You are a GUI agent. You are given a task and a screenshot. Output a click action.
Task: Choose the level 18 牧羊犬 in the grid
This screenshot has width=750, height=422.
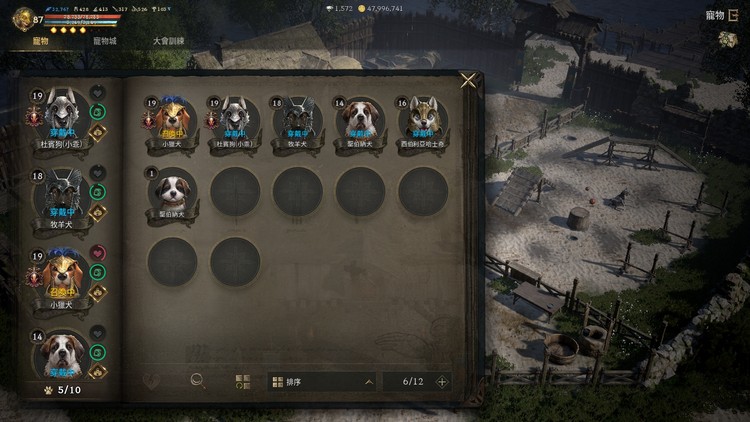pos(298,120)
